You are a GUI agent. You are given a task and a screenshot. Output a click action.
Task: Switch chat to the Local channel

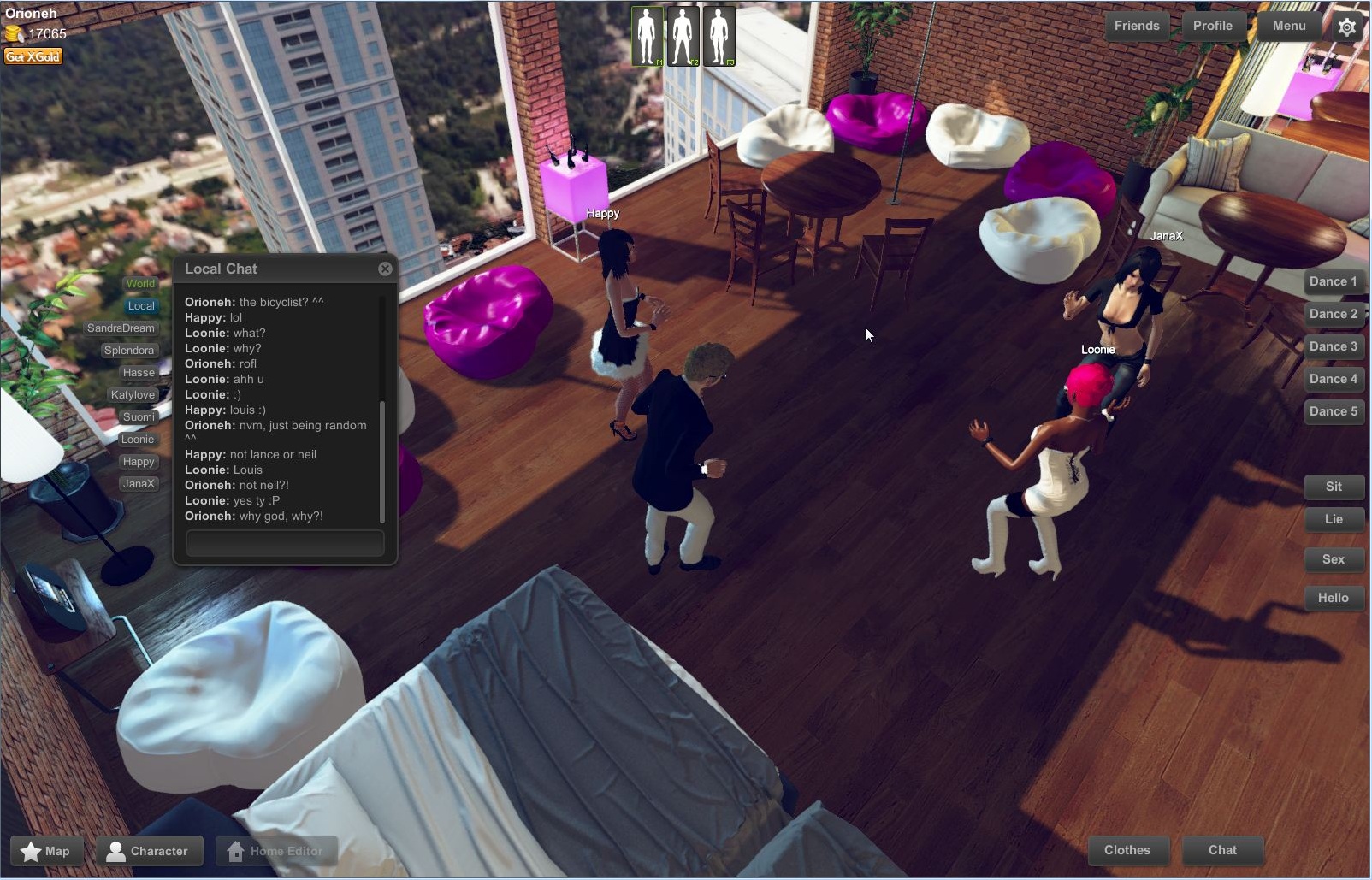pos(140,305)
